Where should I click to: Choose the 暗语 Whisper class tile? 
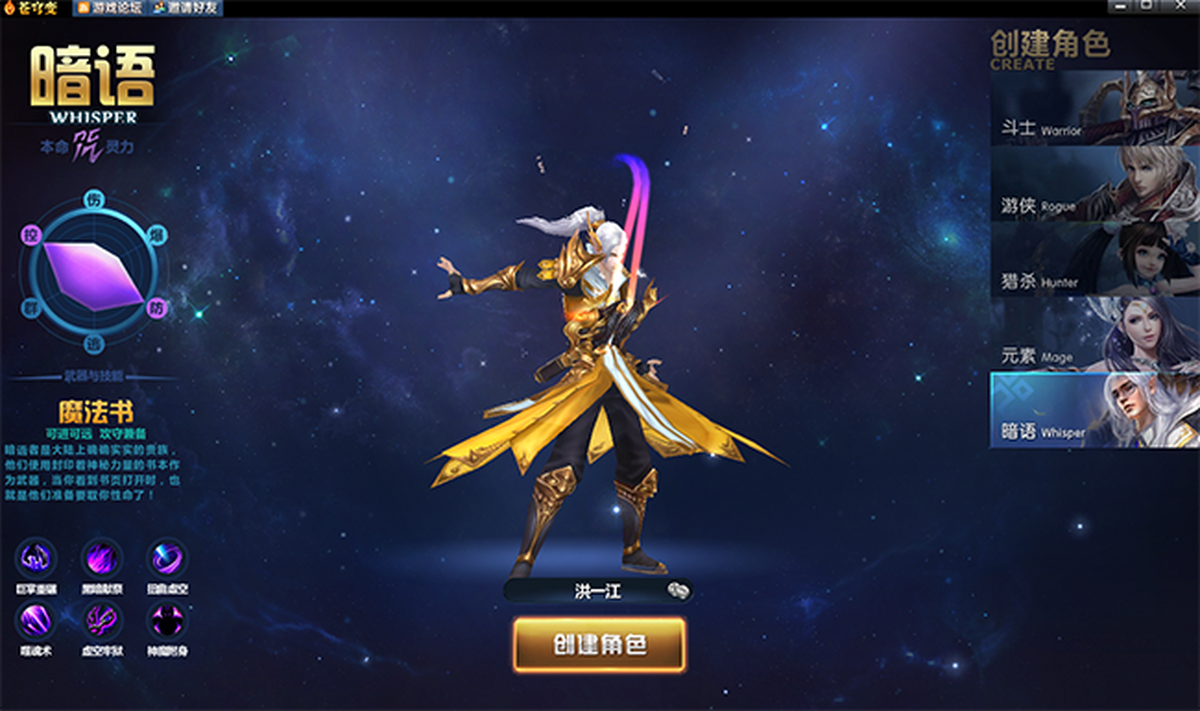click(x=1094, y=410)
